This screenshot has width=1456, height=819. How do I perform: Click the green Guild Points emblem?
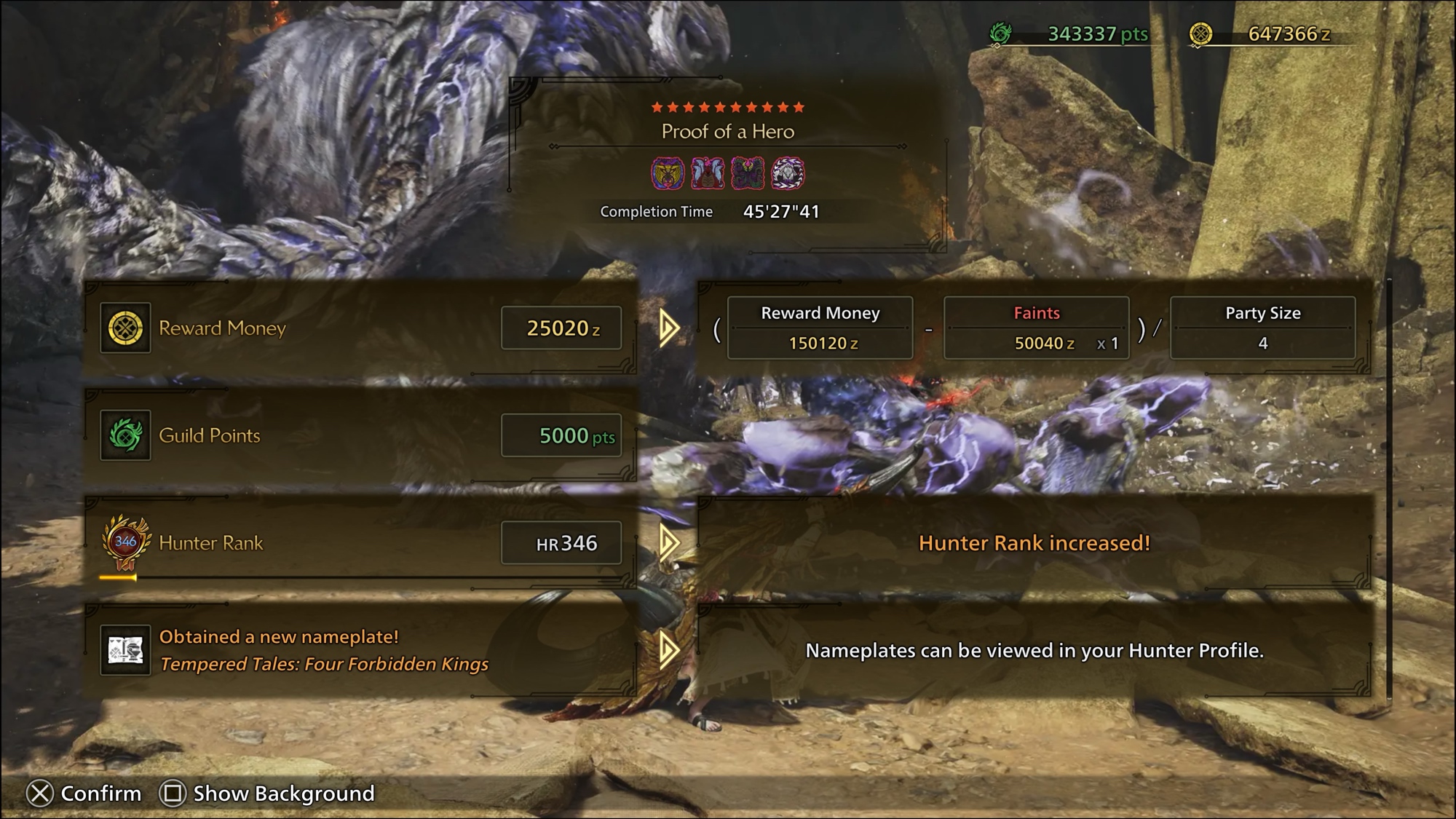[125, 435]
